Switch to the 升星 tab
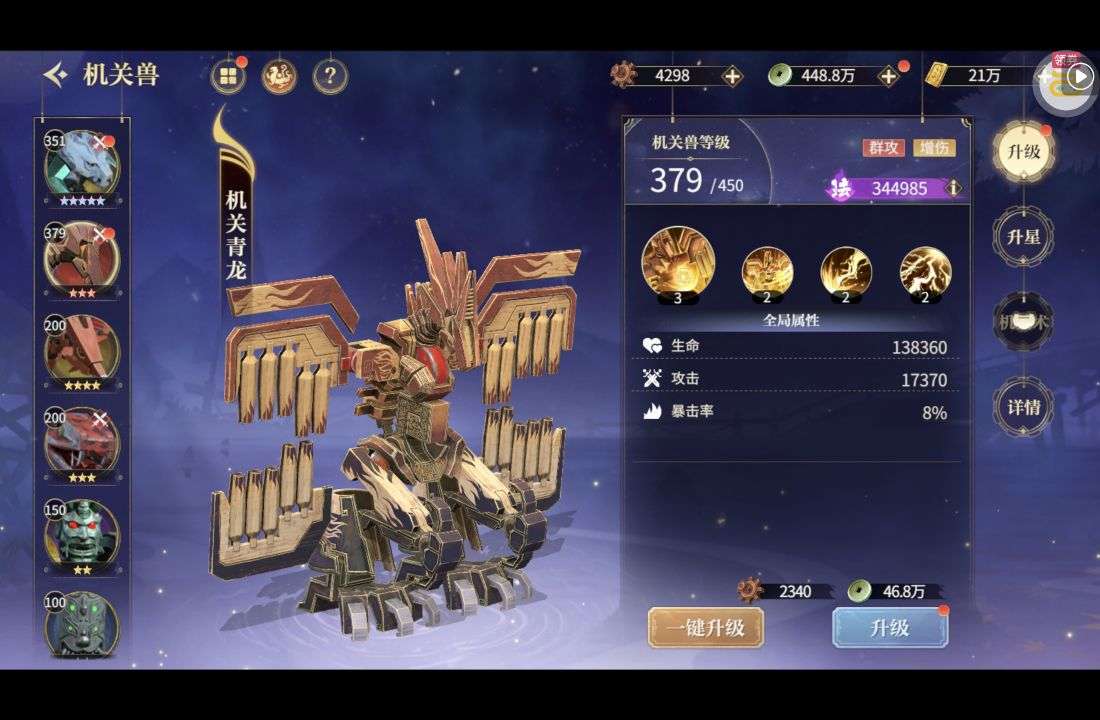1100x720 pixels. (1023, 237)
